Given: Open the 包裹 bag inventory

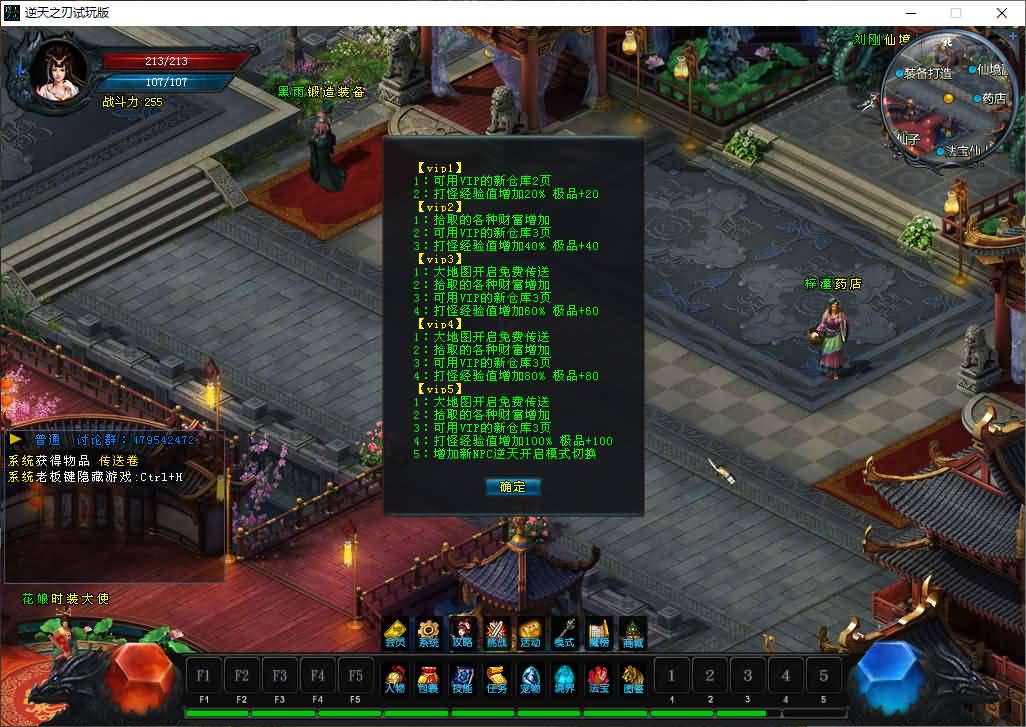Looking at the screenshot, I should 429,679.
